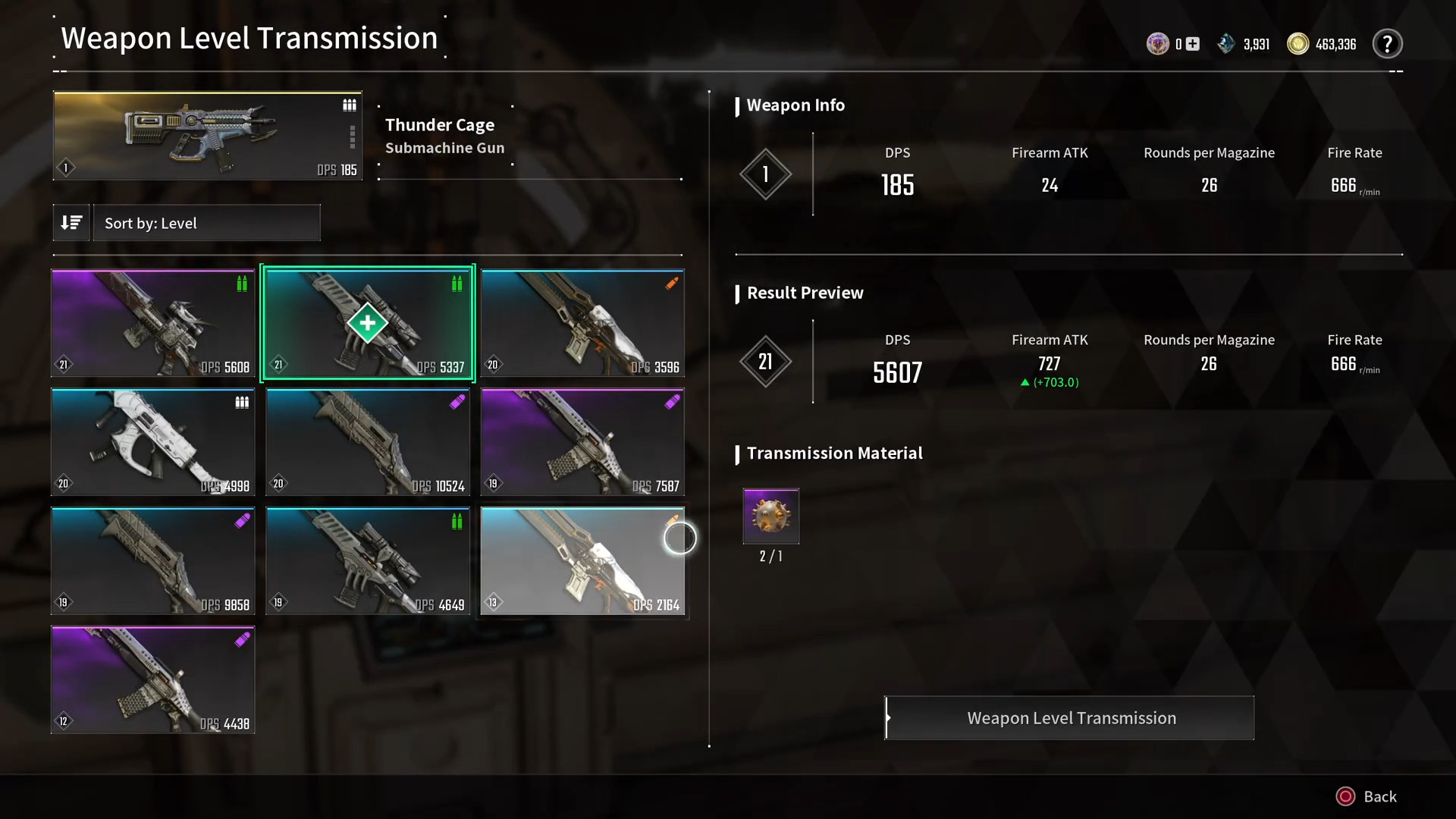Select the weapon with DPS 7587
Viewport: 1456px width, 819px height.
582,442
